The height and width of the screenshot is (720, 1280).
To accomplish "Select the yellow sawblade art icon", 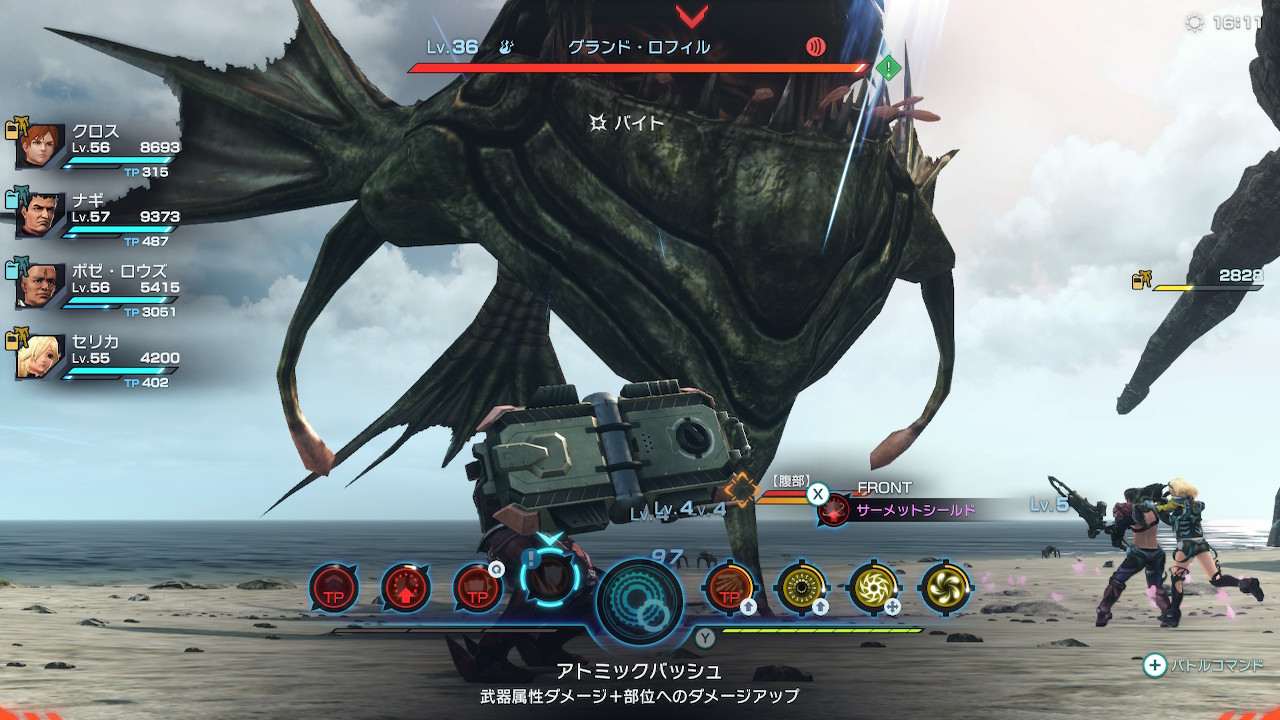I will pos(873,589).
